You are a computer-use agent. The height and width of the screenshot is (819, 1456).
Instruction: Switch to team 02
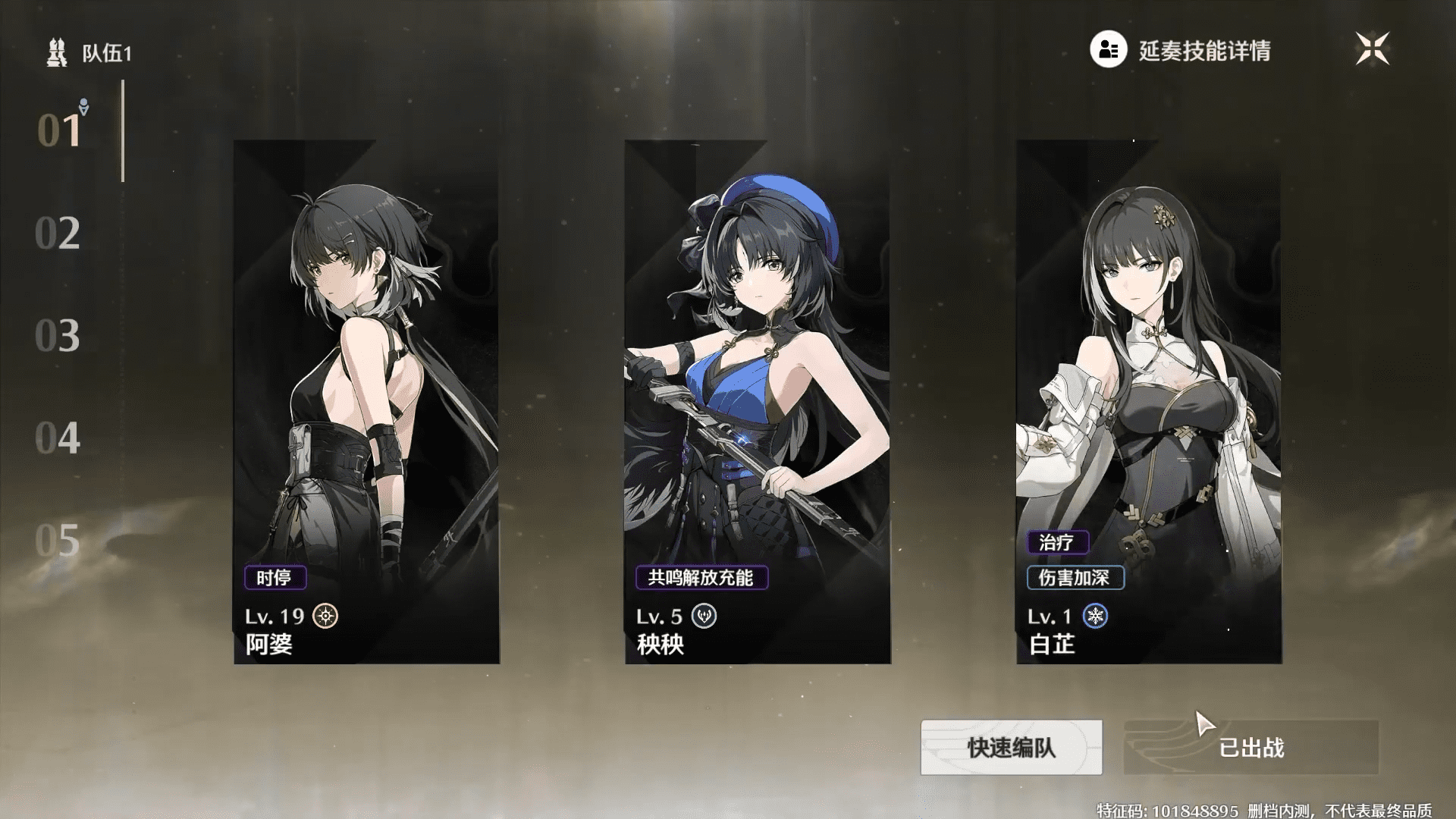pos(58,234)
